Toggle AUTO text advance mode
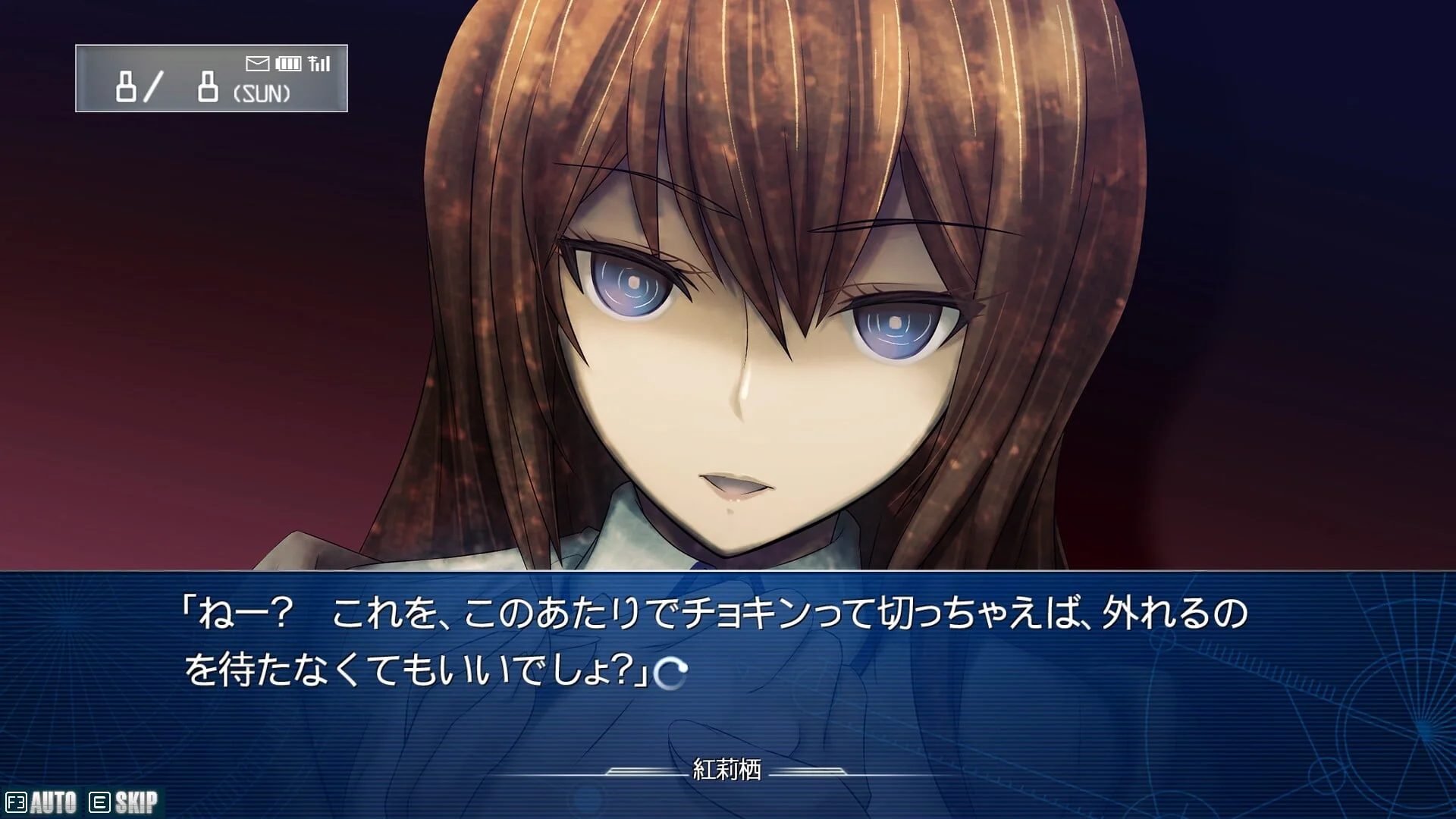The width and height of the screenshot is (1456, 819). click(42, 802)
